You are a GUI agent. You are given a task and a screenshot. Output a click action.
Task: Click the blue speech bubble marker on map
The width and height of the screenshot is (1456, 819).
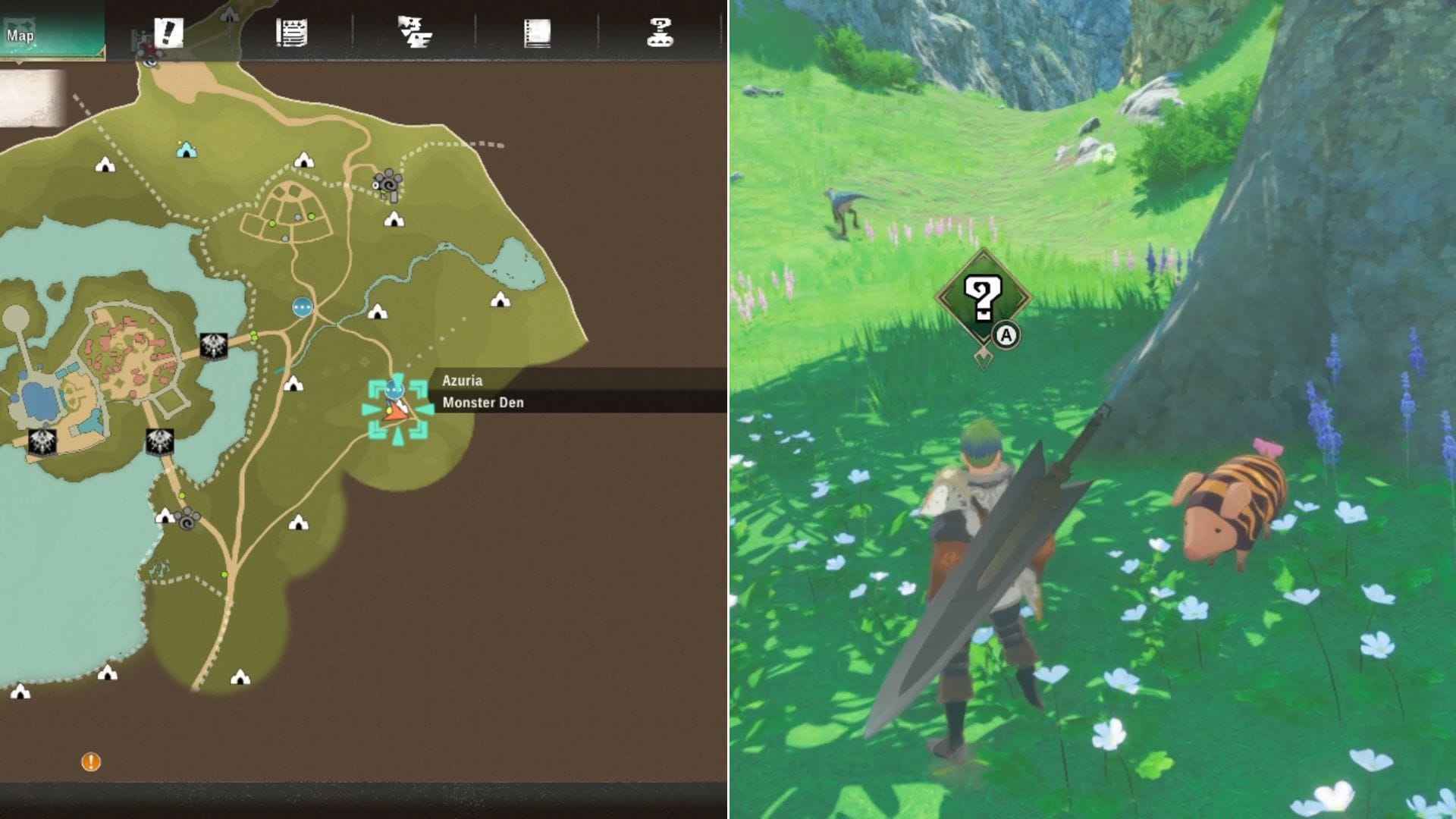coord(303,306)
